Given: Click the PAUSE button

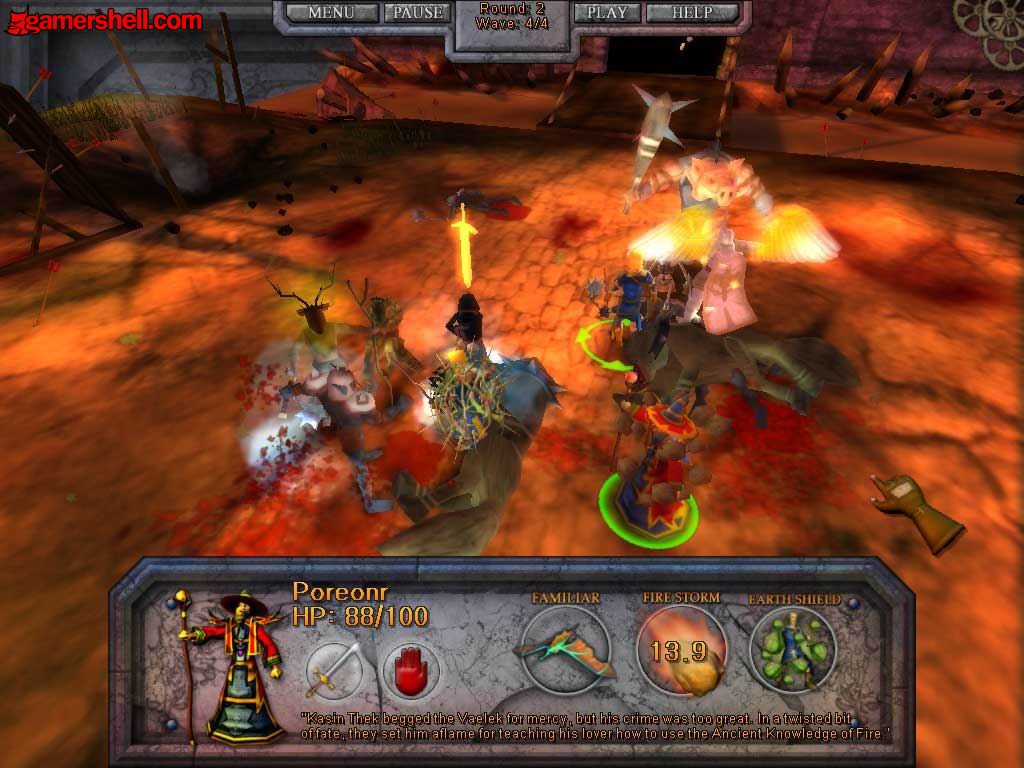Looking at the screenshot, I should (417, 13).
